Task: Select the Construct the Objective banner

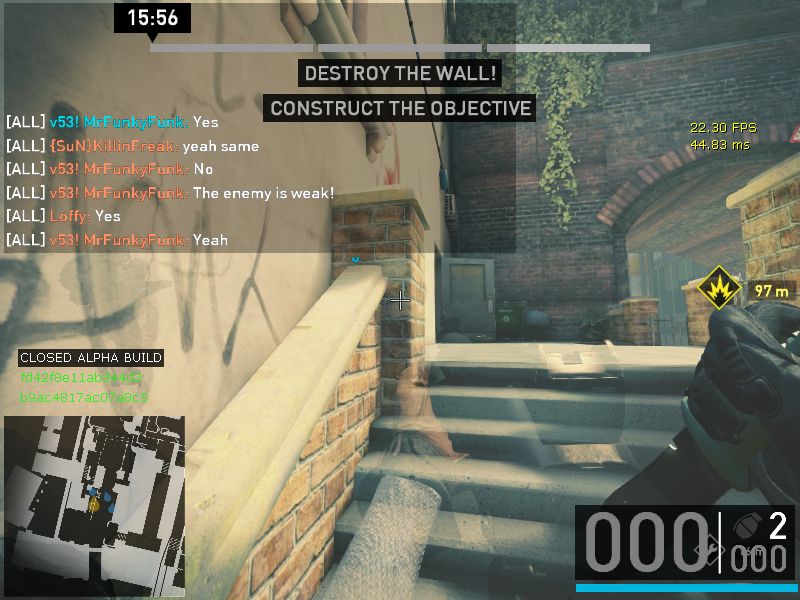Action: (400, 108)
